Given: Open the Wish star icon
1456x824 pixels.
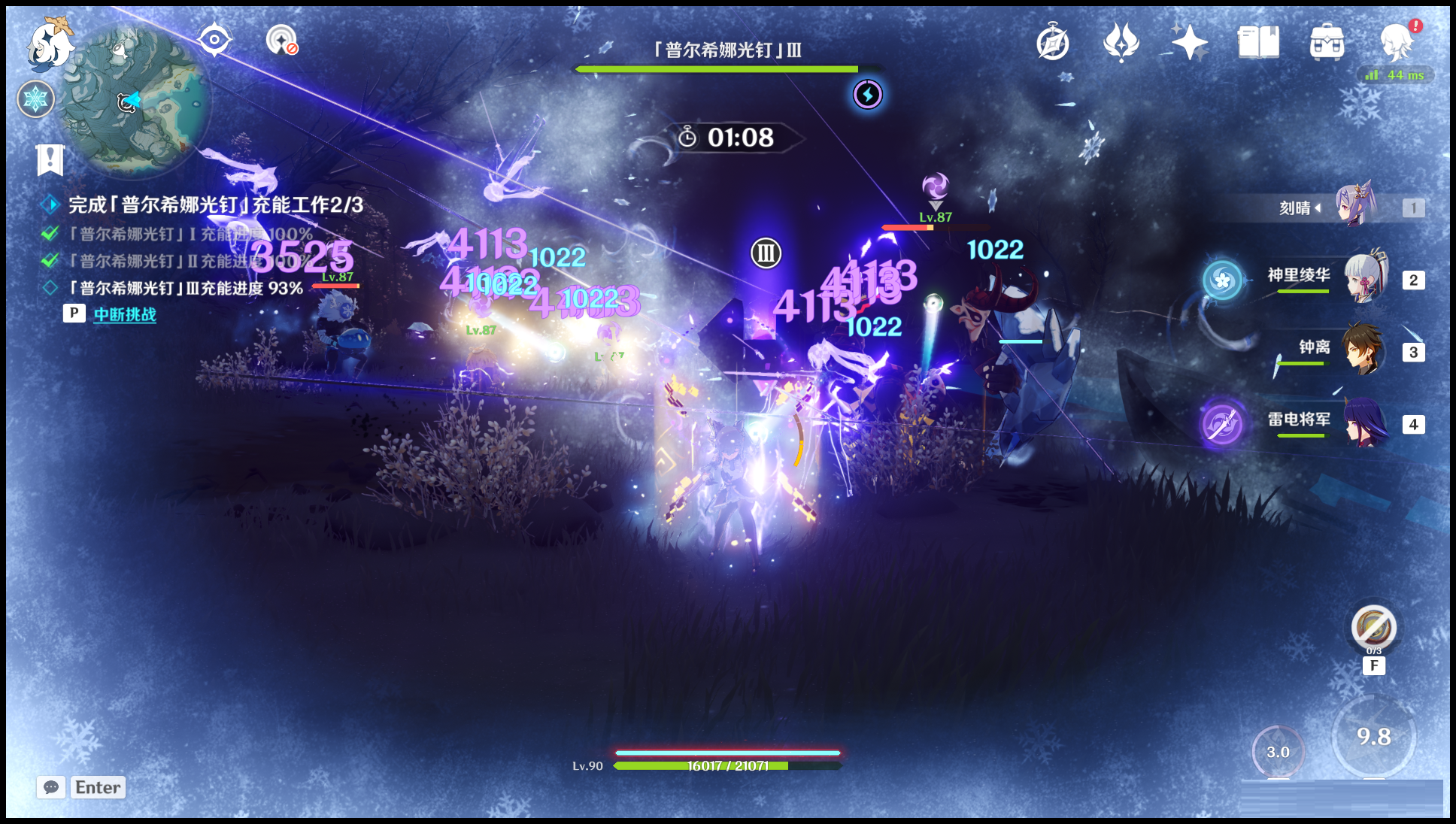Looking at the screenshot, I should [x=1189, y=42].
